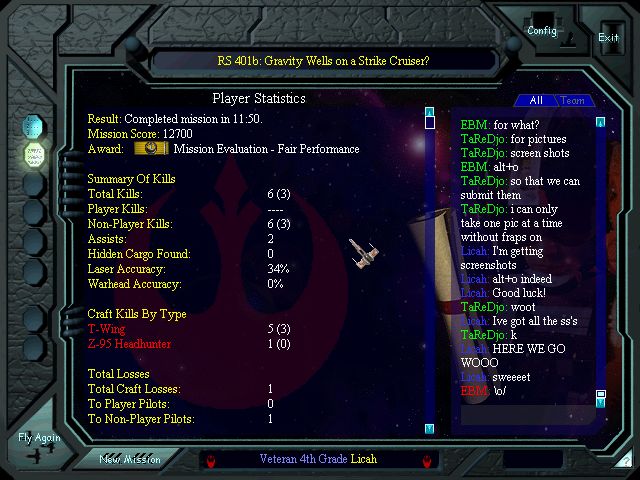Switch chat to the Team tab
This screenshot has width=640, height=480.
coord(572,100)
